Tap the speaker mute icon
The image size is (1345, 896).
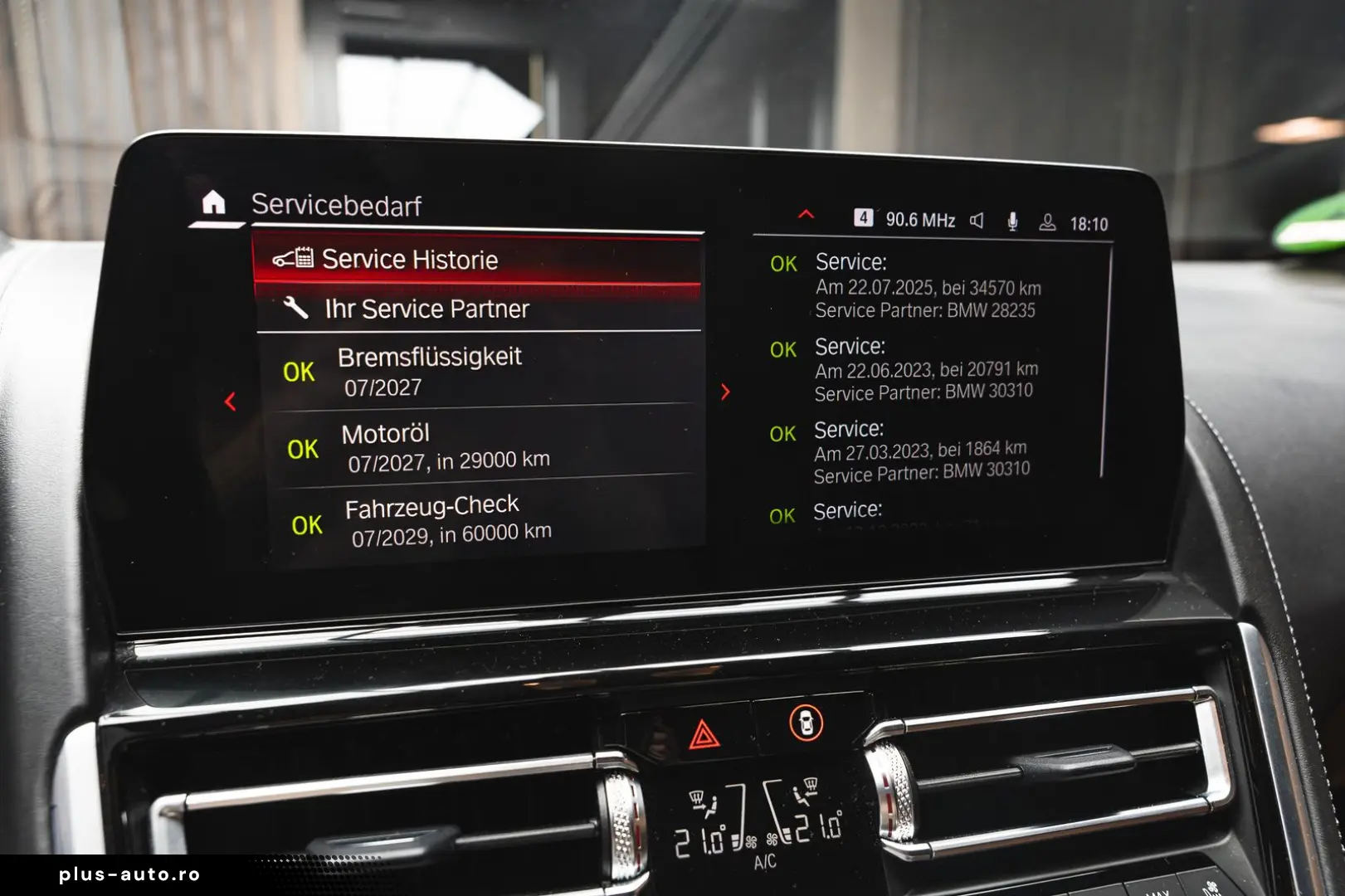(977, 221)
